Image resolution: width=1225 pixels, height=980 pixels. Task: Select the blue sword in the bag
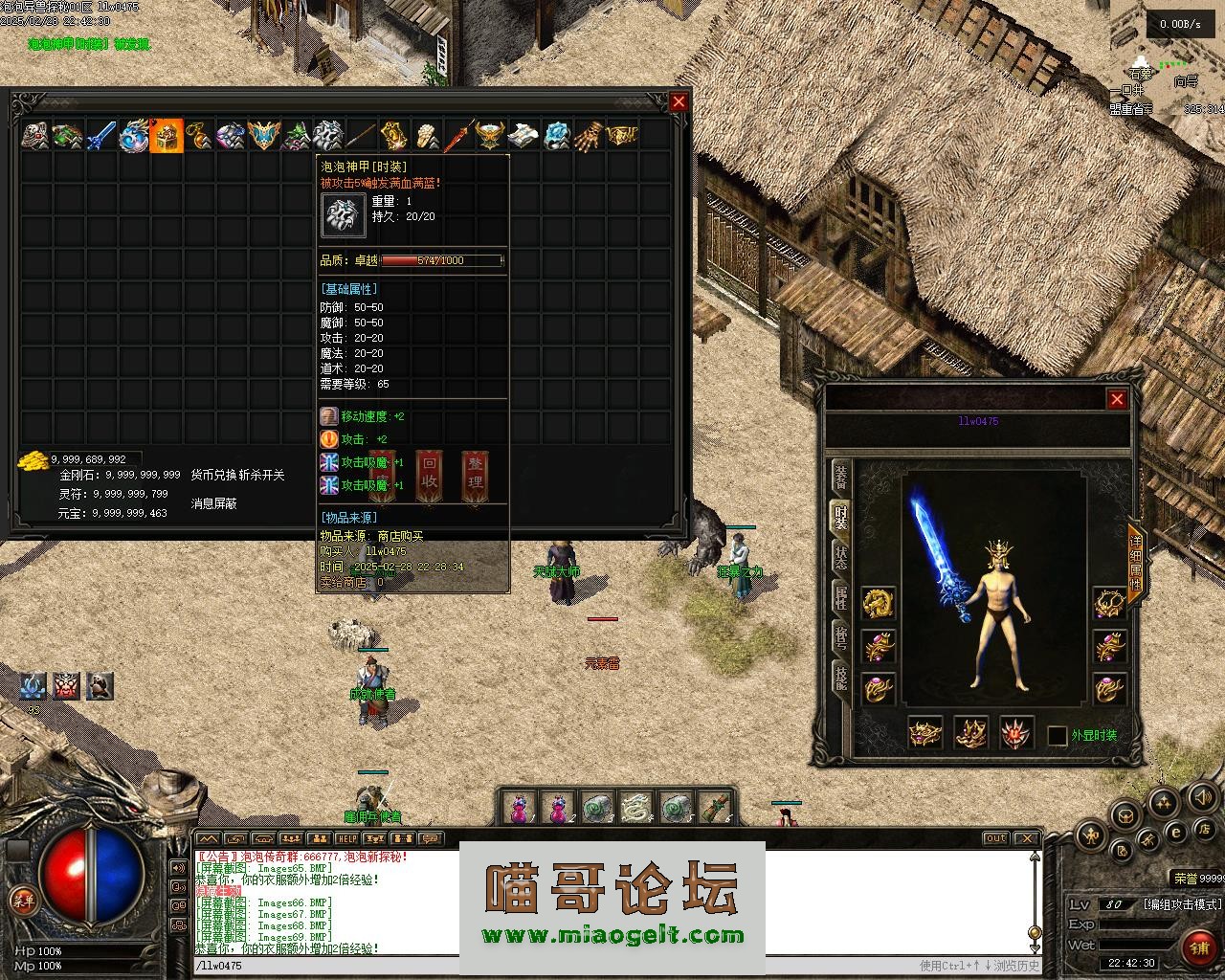(x=100, y=136)
